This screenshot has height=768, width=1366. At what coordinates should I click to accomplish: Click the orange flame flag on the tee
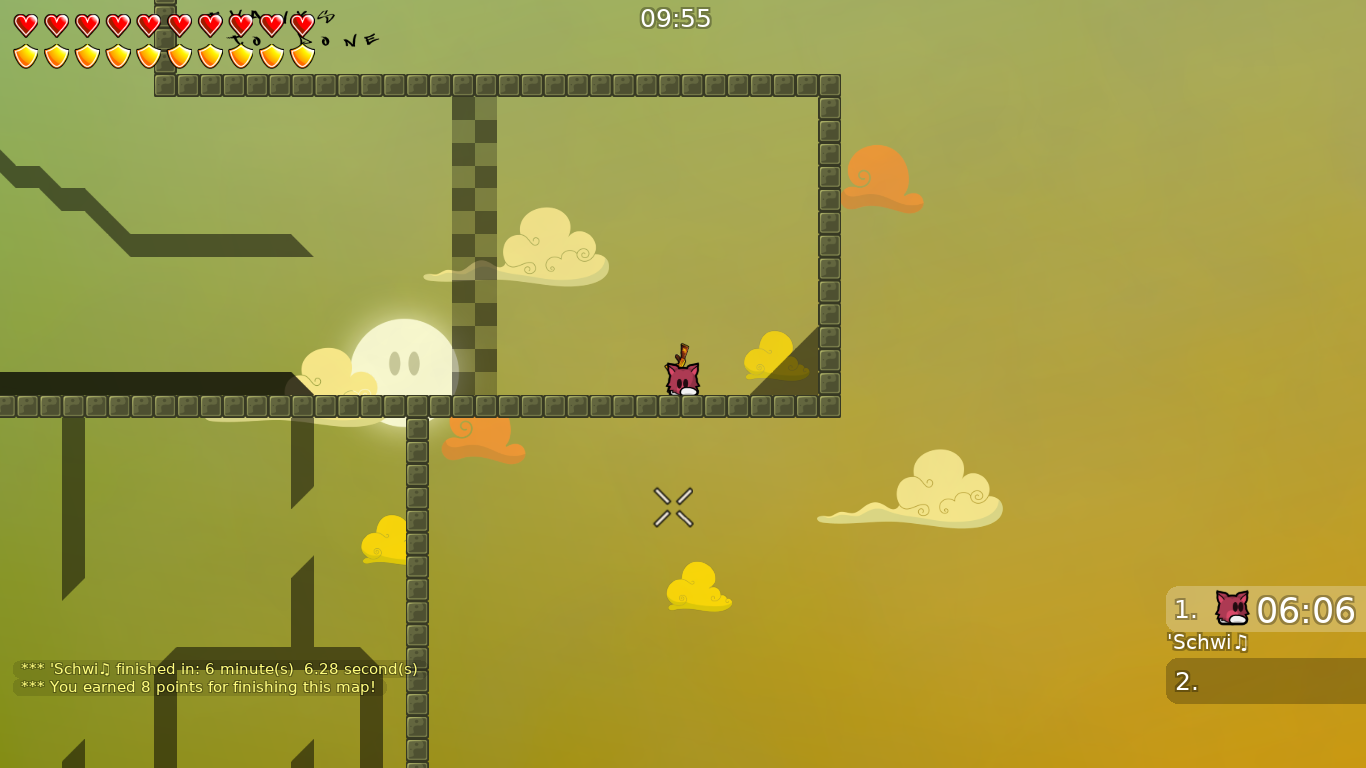[x=683, y=355]
